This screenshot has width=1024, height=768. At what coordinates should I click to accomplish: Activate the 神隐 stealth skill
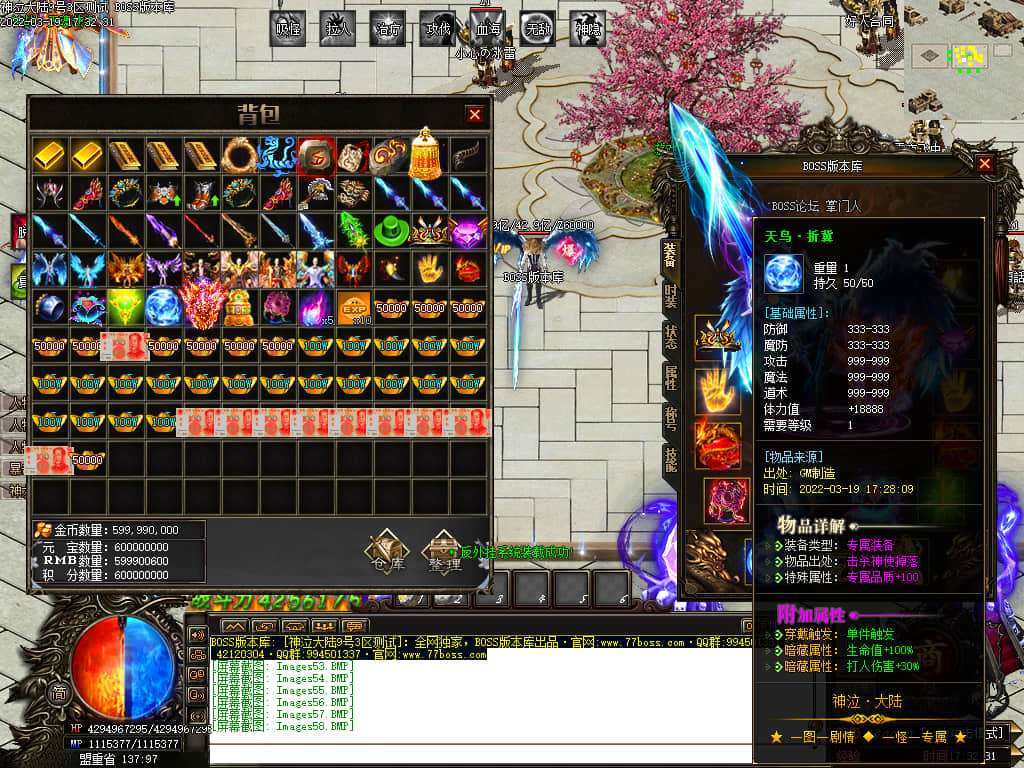pyautogui.click(x=588, y=30)
